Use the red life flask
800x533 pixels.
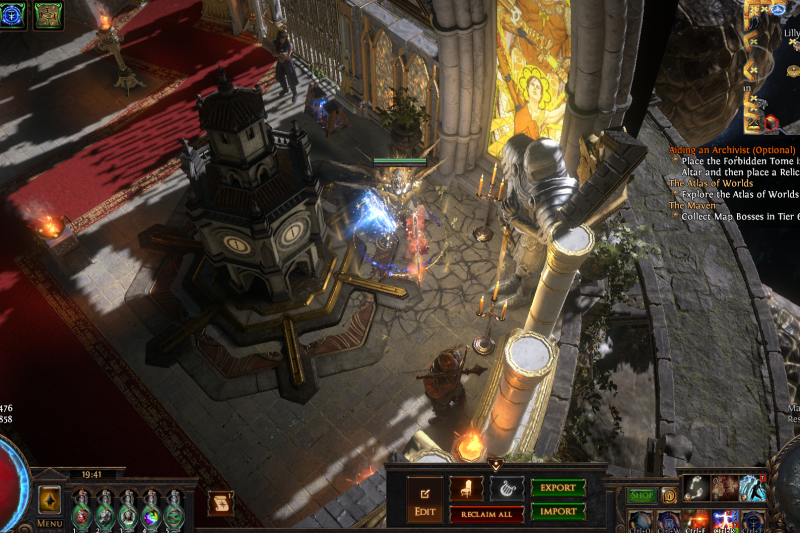[x=82, y=511]
